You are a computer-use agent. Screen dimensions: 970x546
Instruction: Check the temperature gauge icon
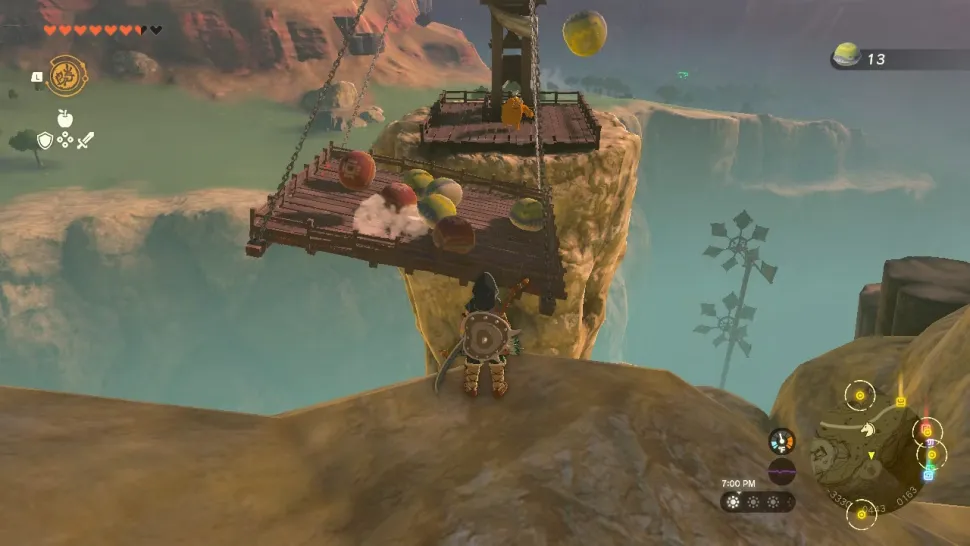click(782, 441)
